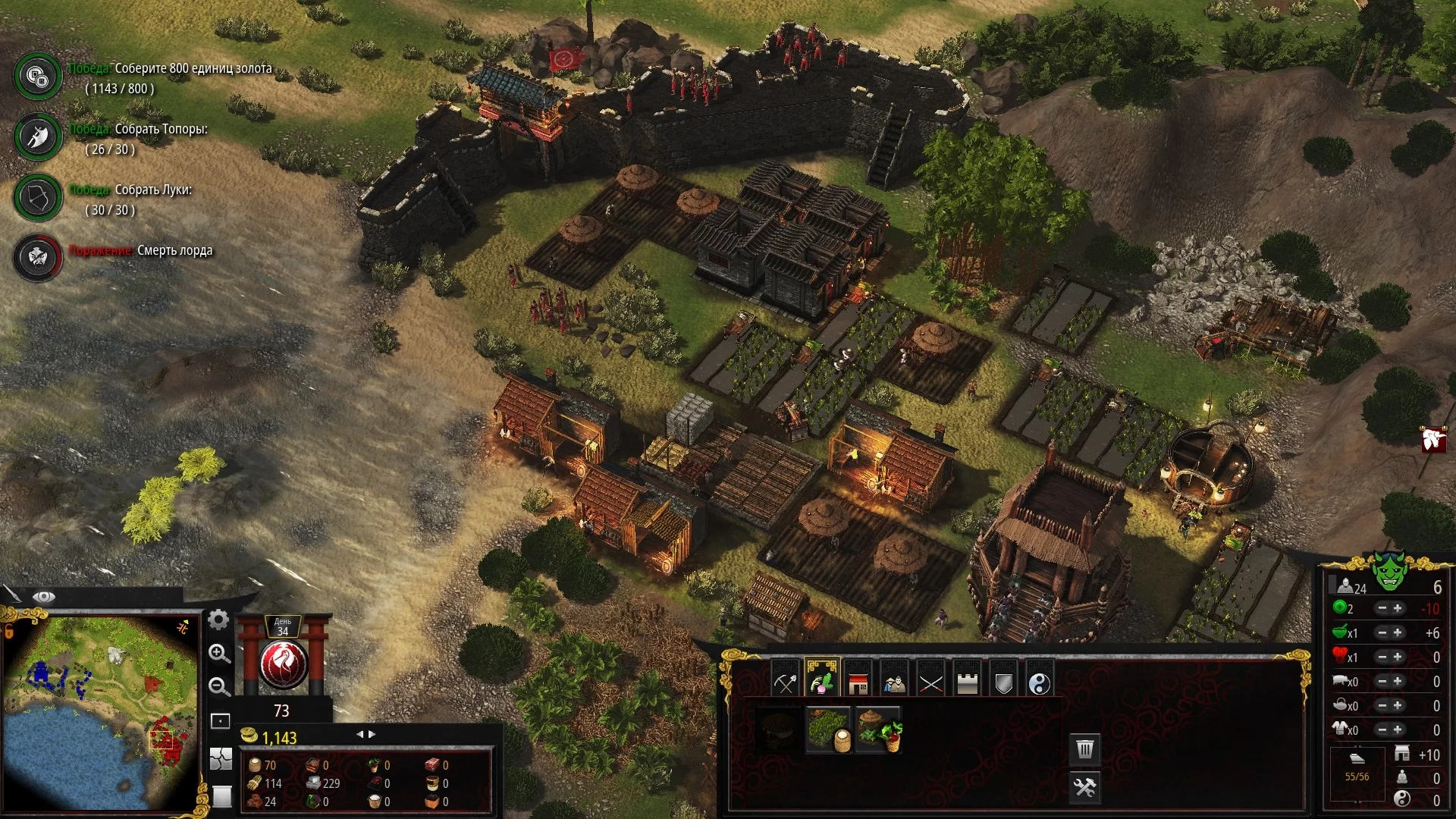Click the gold collection objective icon

point(37,76)
